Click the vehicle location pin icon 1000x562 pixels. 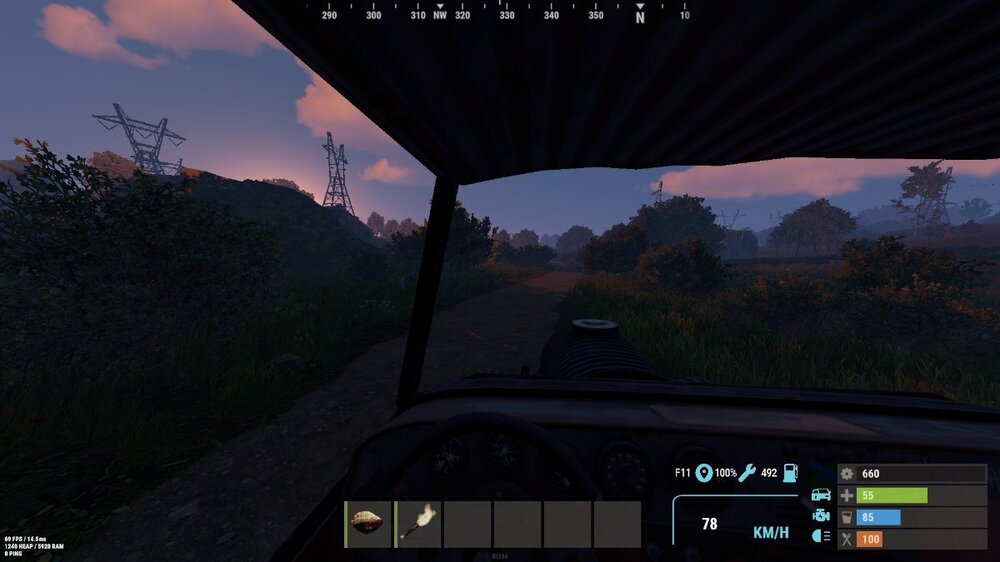coord(704,473)
